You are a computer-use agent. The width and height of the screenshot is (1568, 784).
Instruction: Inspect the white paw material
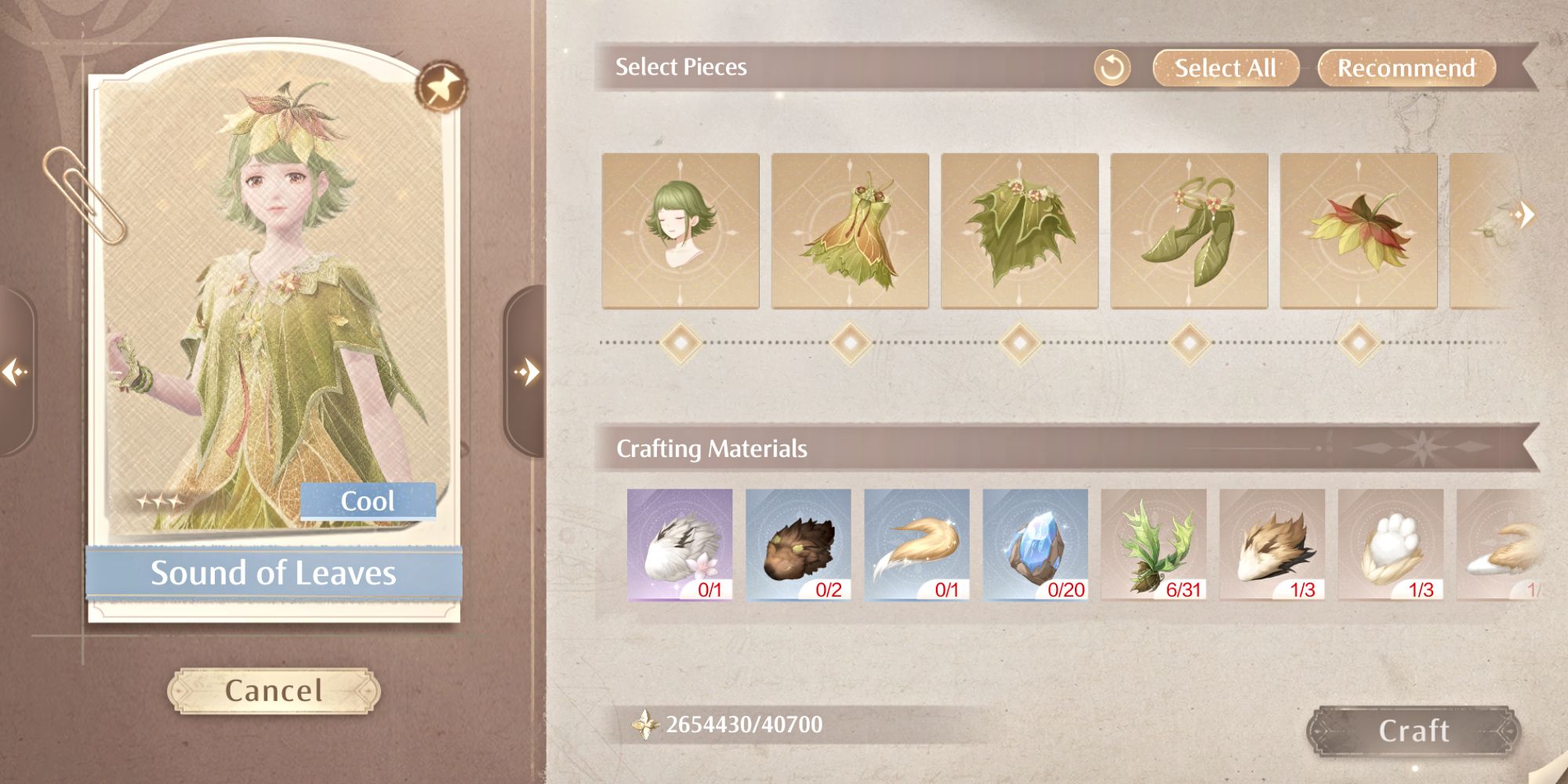(1390, 545)
